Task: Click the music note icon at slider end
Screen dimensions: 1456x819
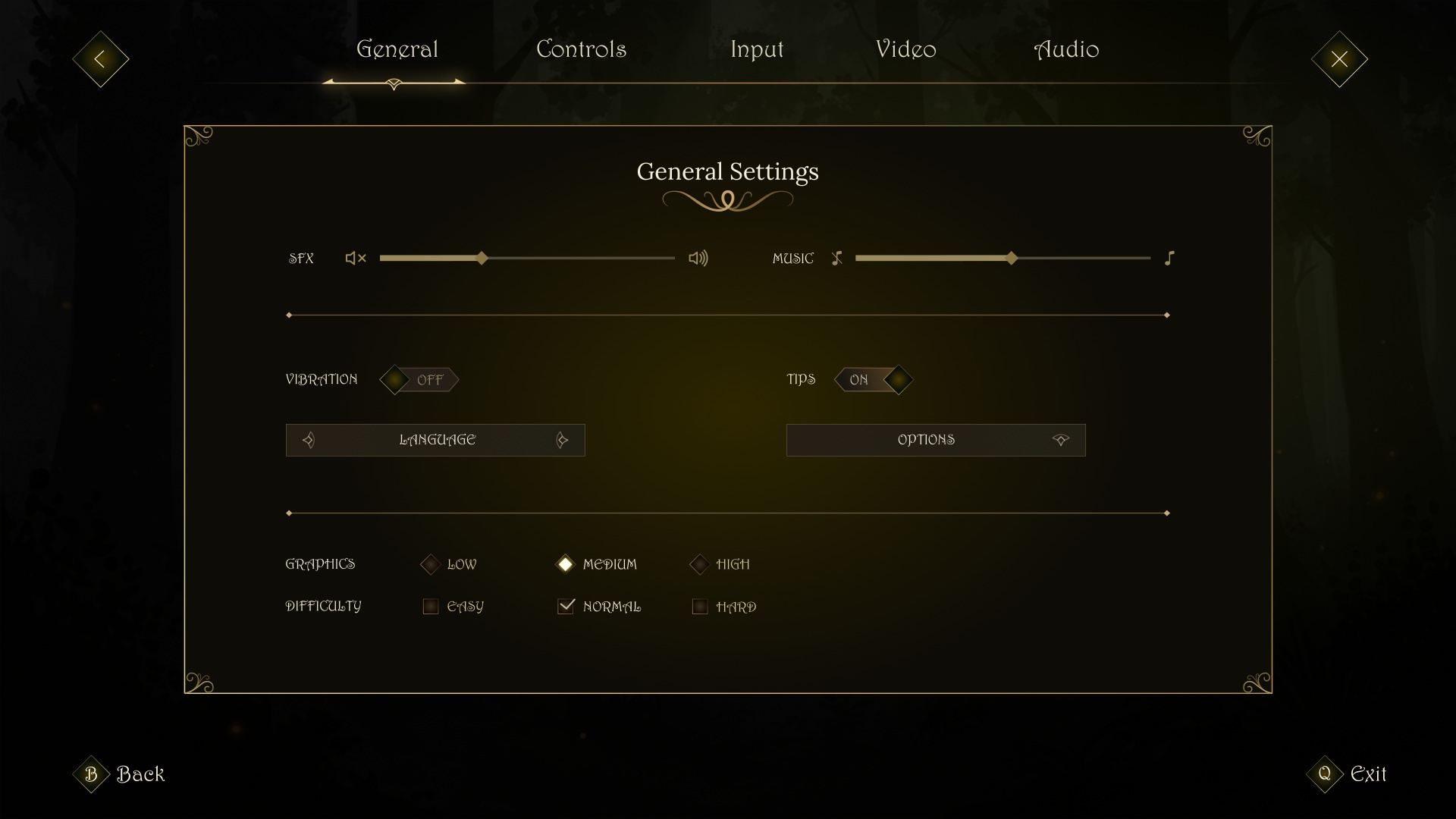Action: 1169,258
